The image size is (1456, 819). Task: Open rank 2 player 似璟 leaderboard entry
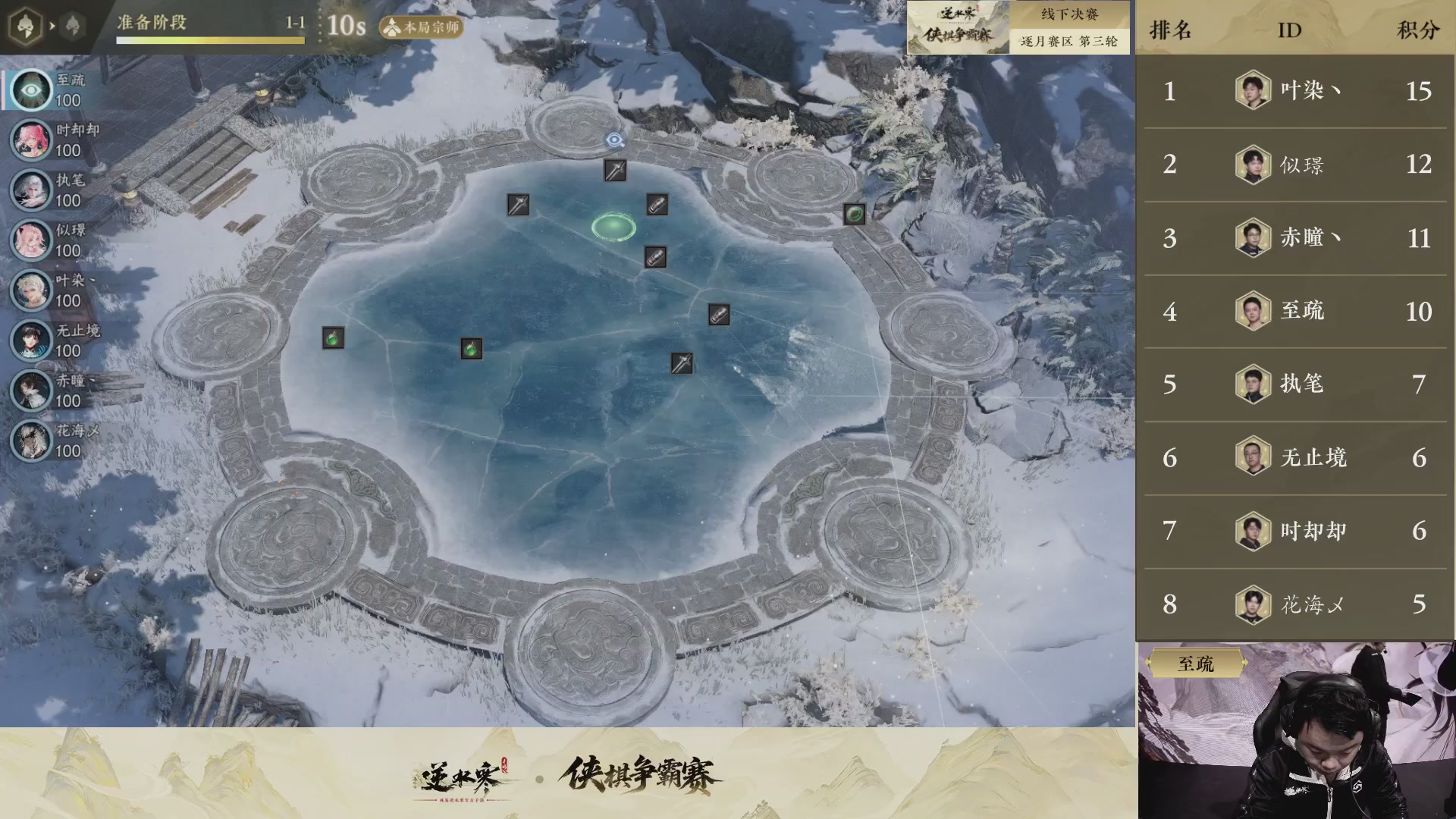(x=1294, y=165)
